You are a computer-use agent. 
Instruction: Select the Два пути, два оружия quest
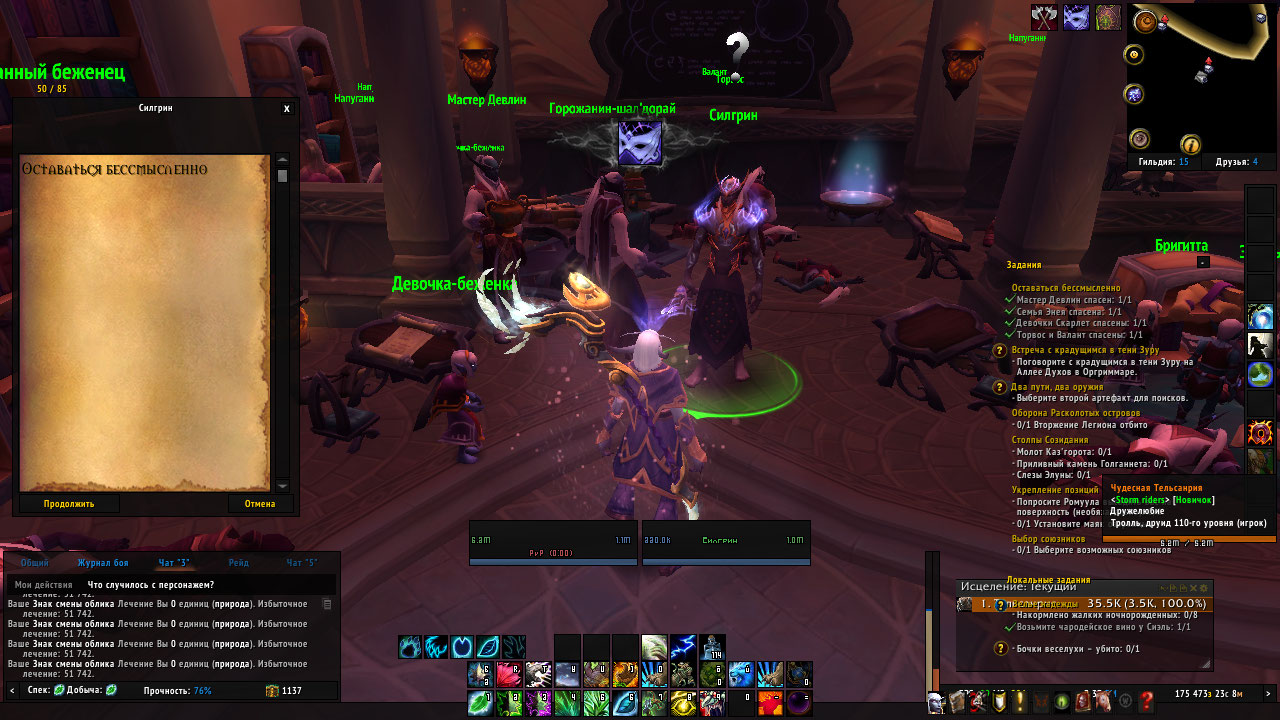click(x=1070, y=386)
